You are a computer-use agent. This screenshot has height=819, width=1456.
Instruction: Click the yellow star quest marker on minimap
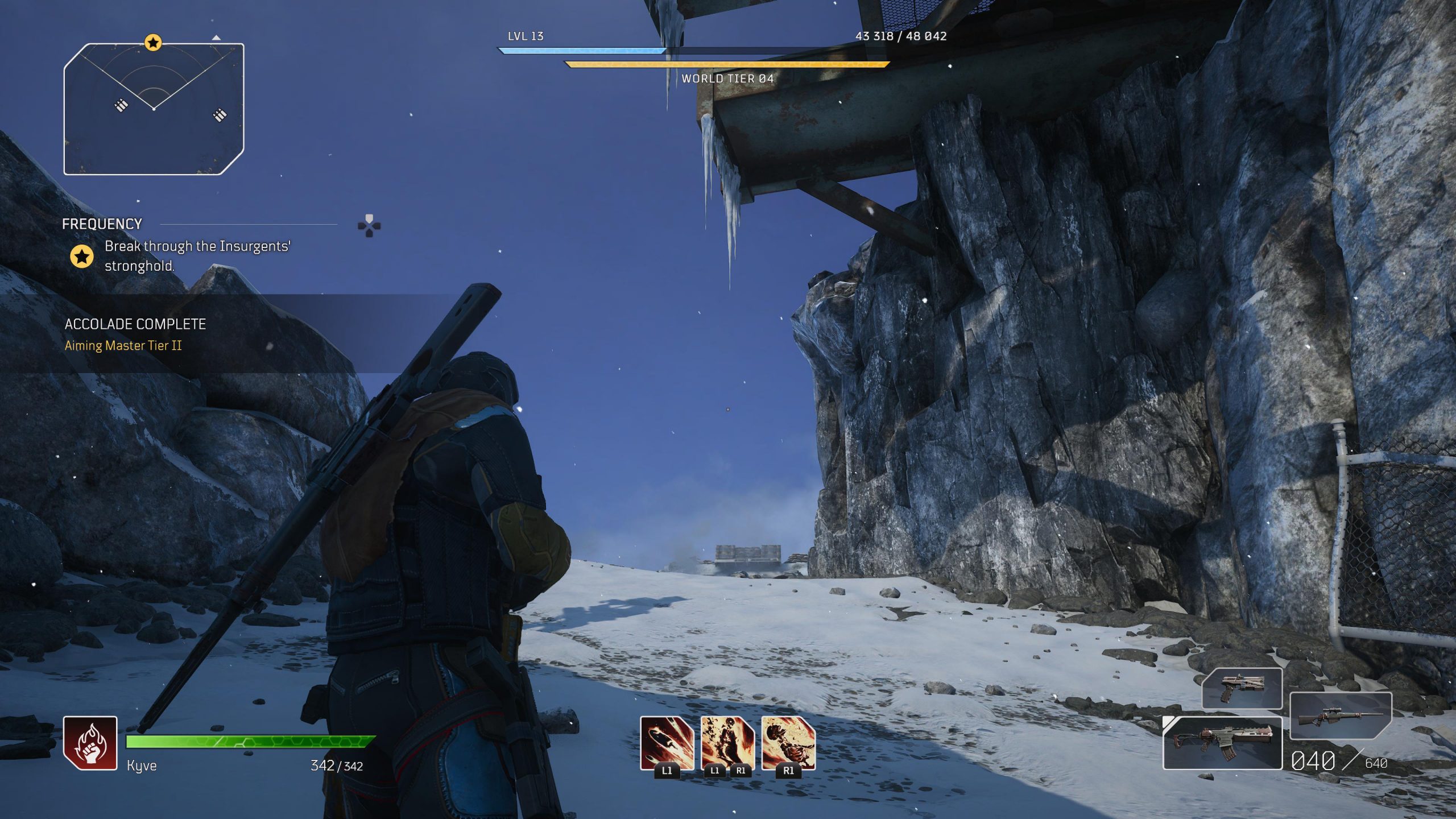tap(152, 43)
